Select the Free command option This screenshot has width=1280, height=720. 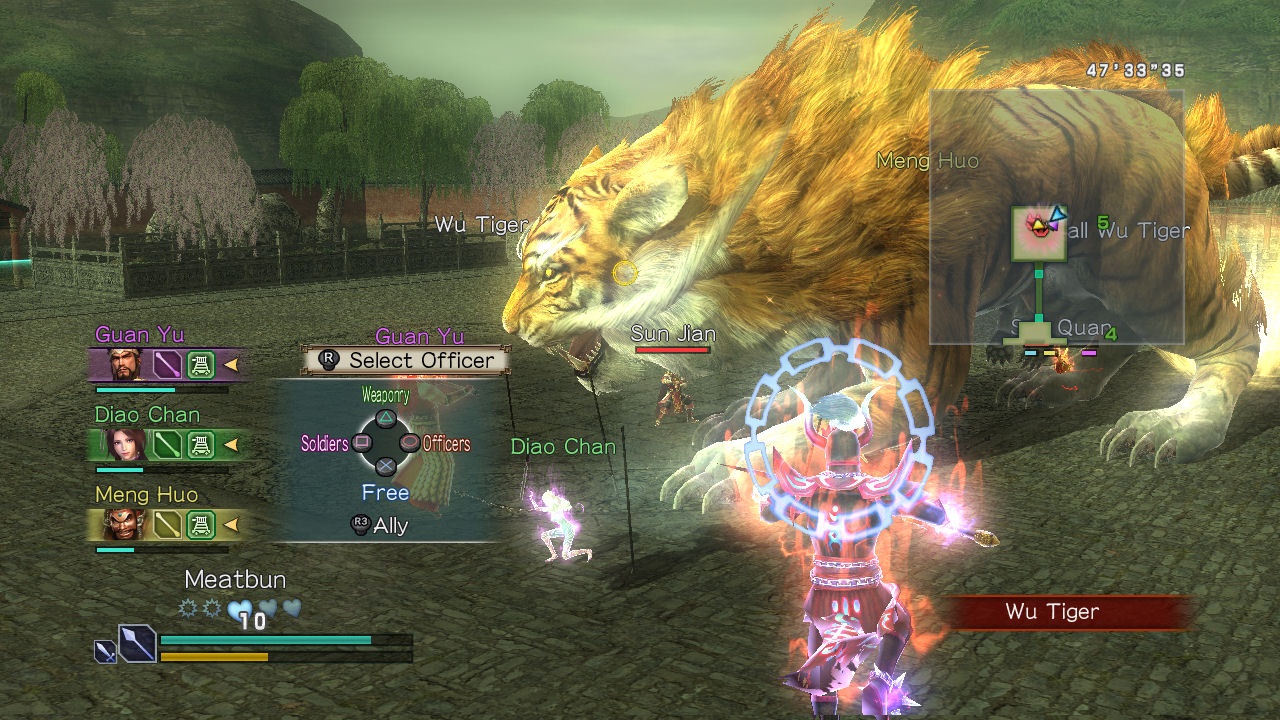pyautogui.click(x=385, y=493)
